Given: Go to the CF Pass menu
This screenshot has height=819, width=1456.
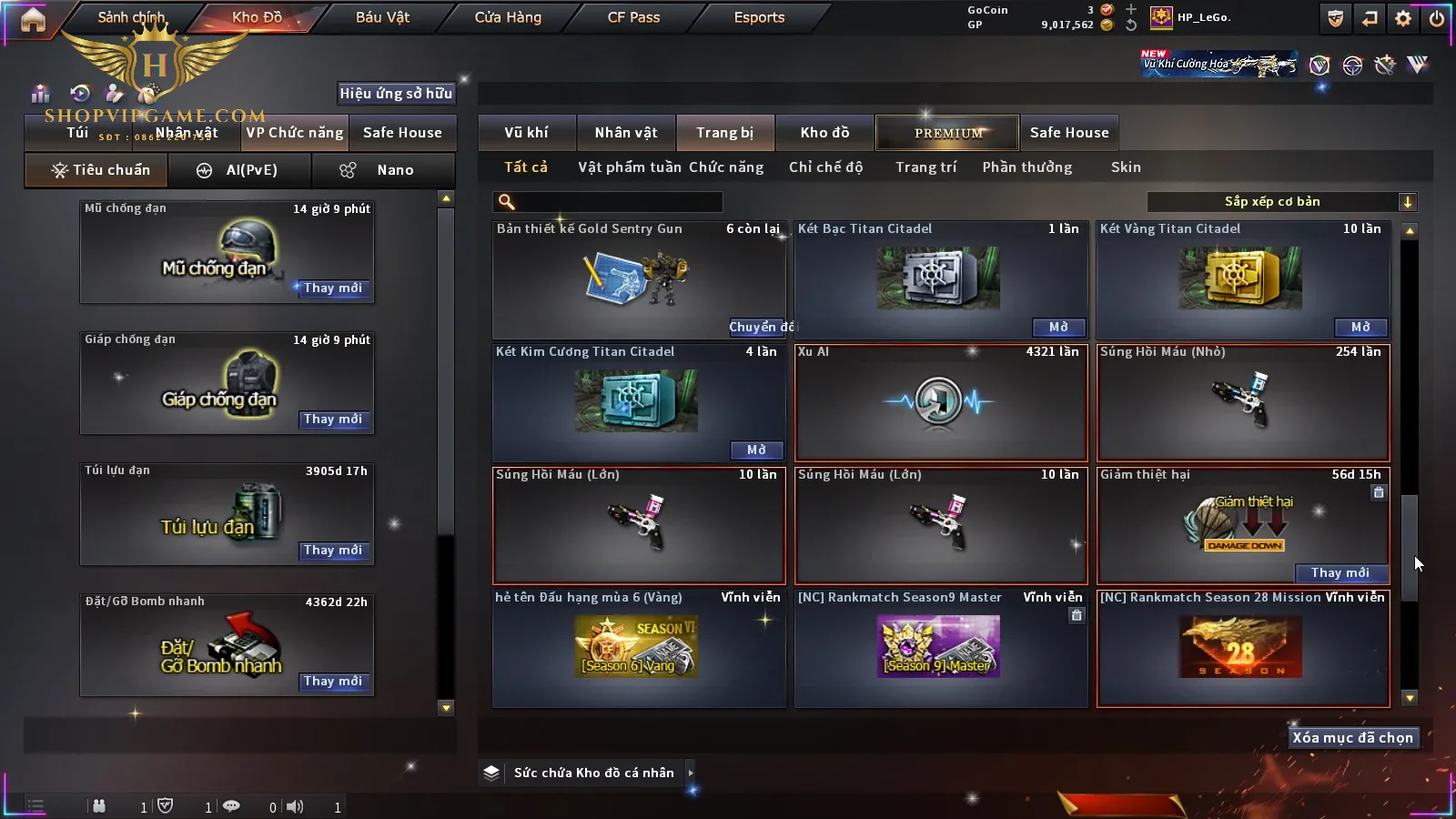Looking at the screenshot, I should coord(633,17).
